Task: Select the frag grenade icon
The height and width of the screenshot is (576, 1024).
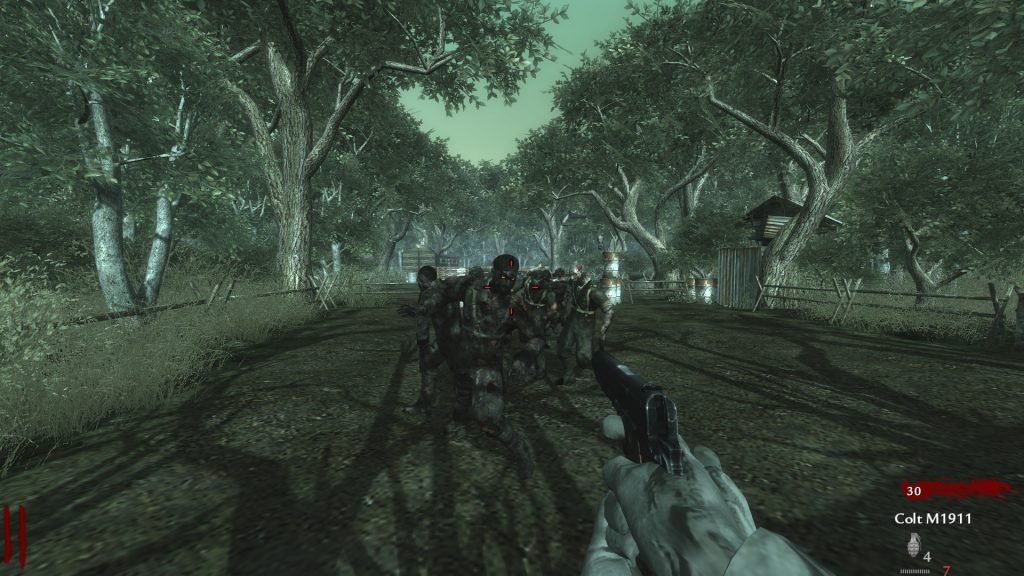Action: pos(911,545)
